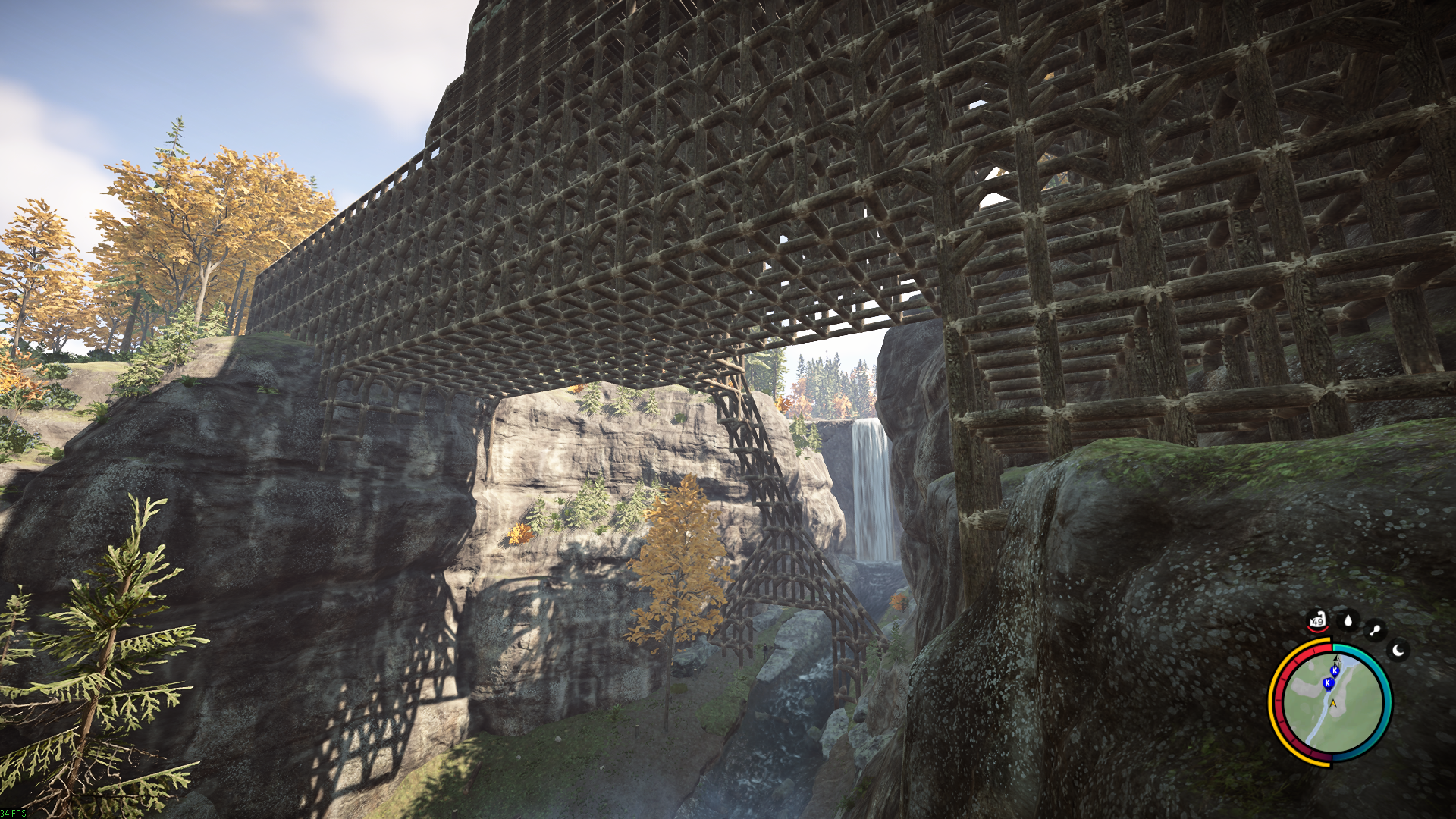The height and width of the screenshot is (819, 1456).
Task: Select the armor icon showing 49
Action: 1317,621
